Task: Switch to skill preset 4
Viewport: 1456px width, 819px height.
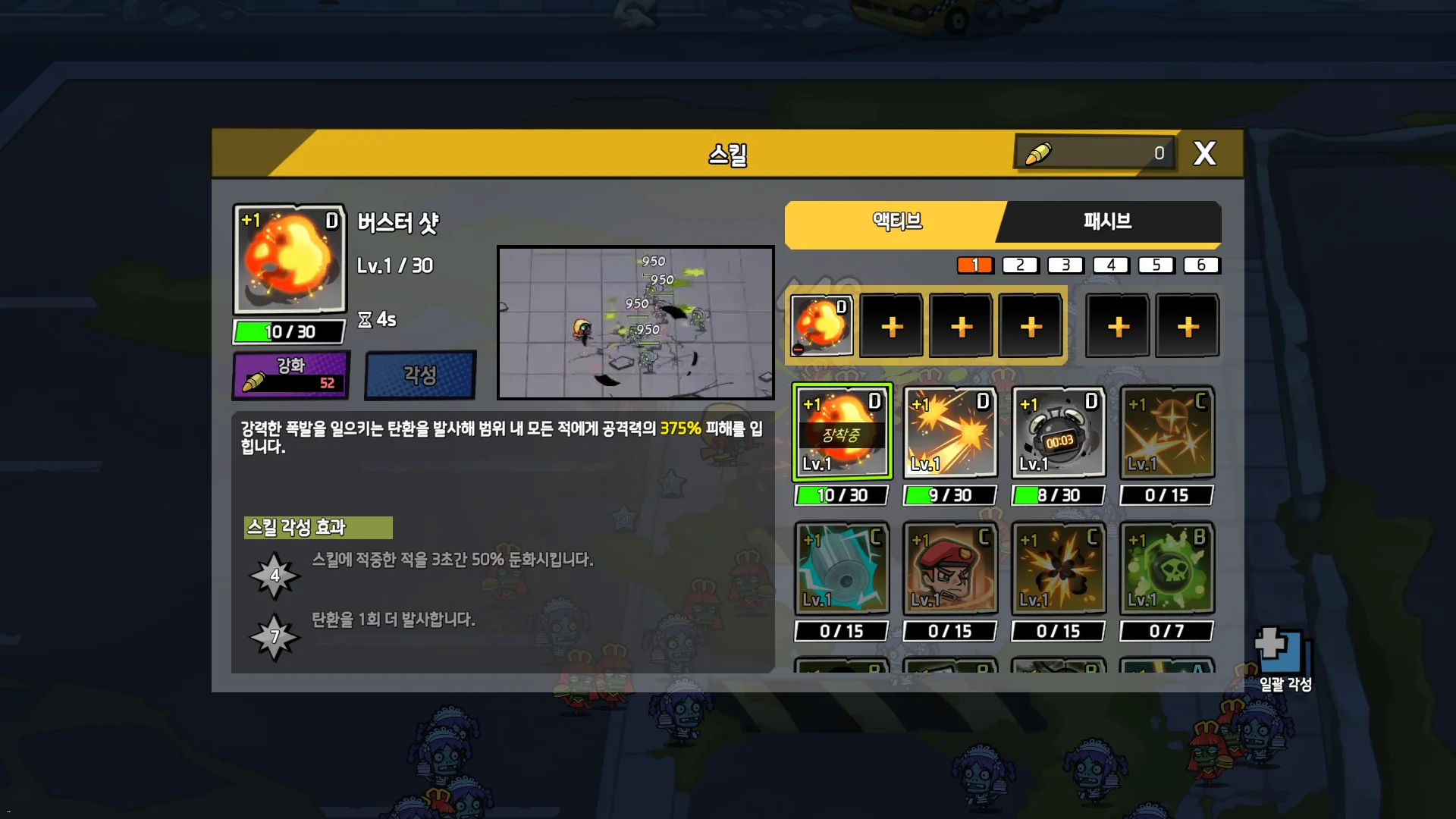Action: click(1110, 265)
